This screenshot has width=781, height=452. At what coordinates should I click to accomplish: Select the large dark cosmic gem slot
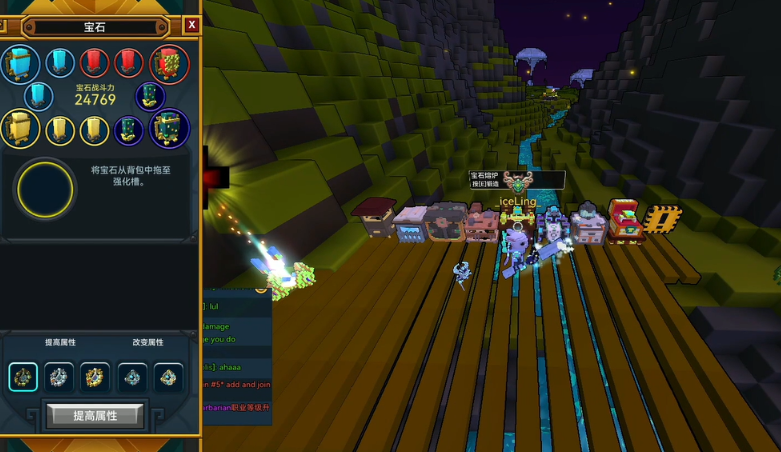point(169,129)
